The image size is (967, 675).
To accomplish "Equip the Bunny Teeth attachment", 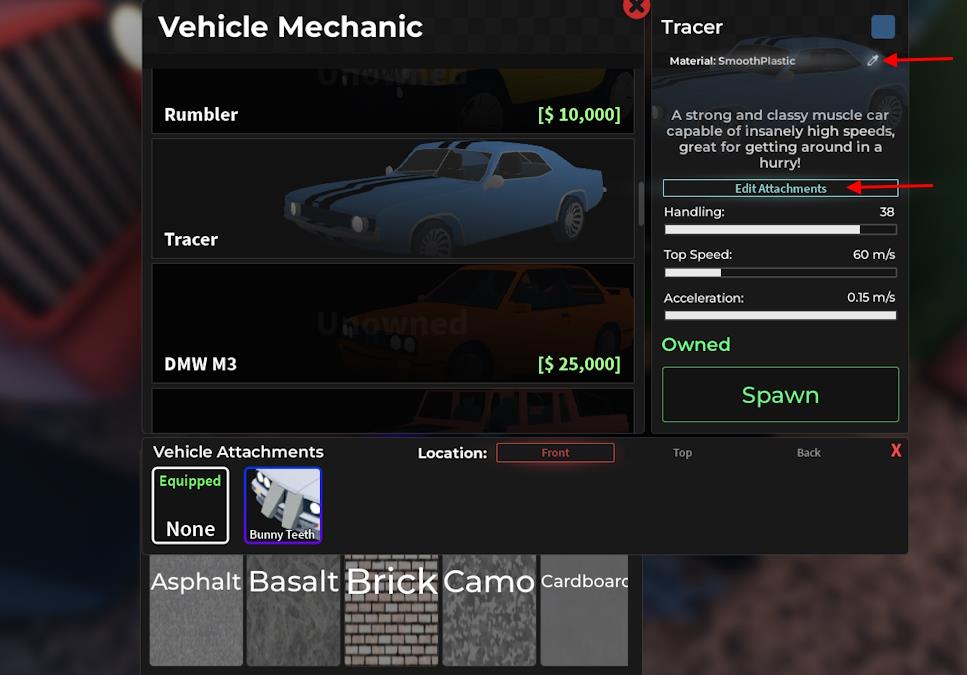I will click(x=283, y=505).
